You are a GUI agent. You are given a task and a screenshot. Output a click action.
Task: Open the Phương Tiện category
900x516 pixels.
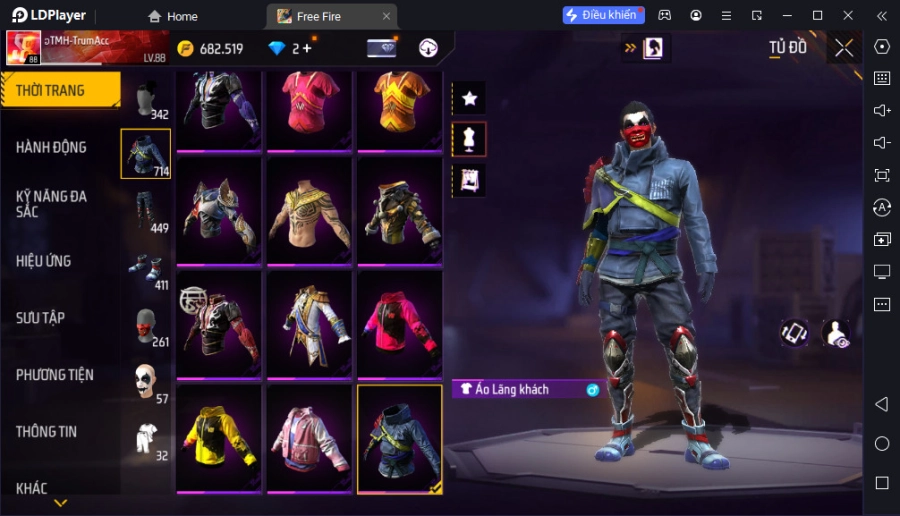(55, 375)
